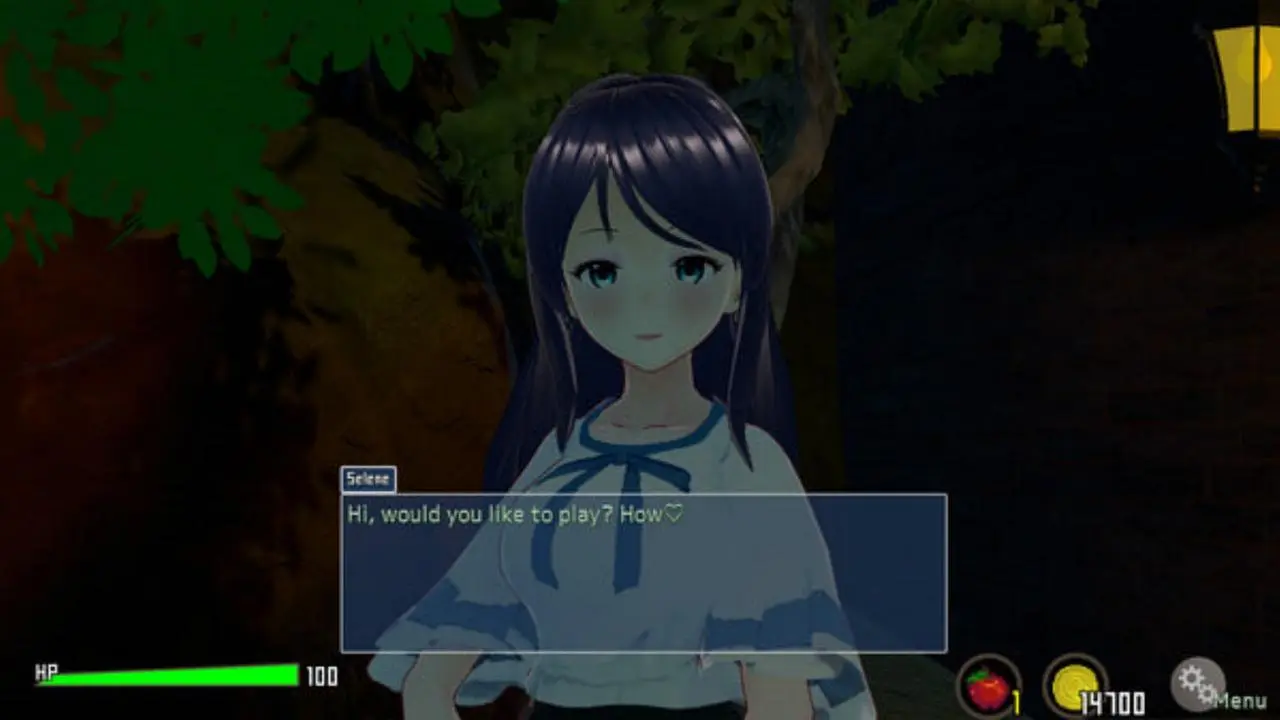Select Selene's nameplate on the dialogue box

coord(369,479)
